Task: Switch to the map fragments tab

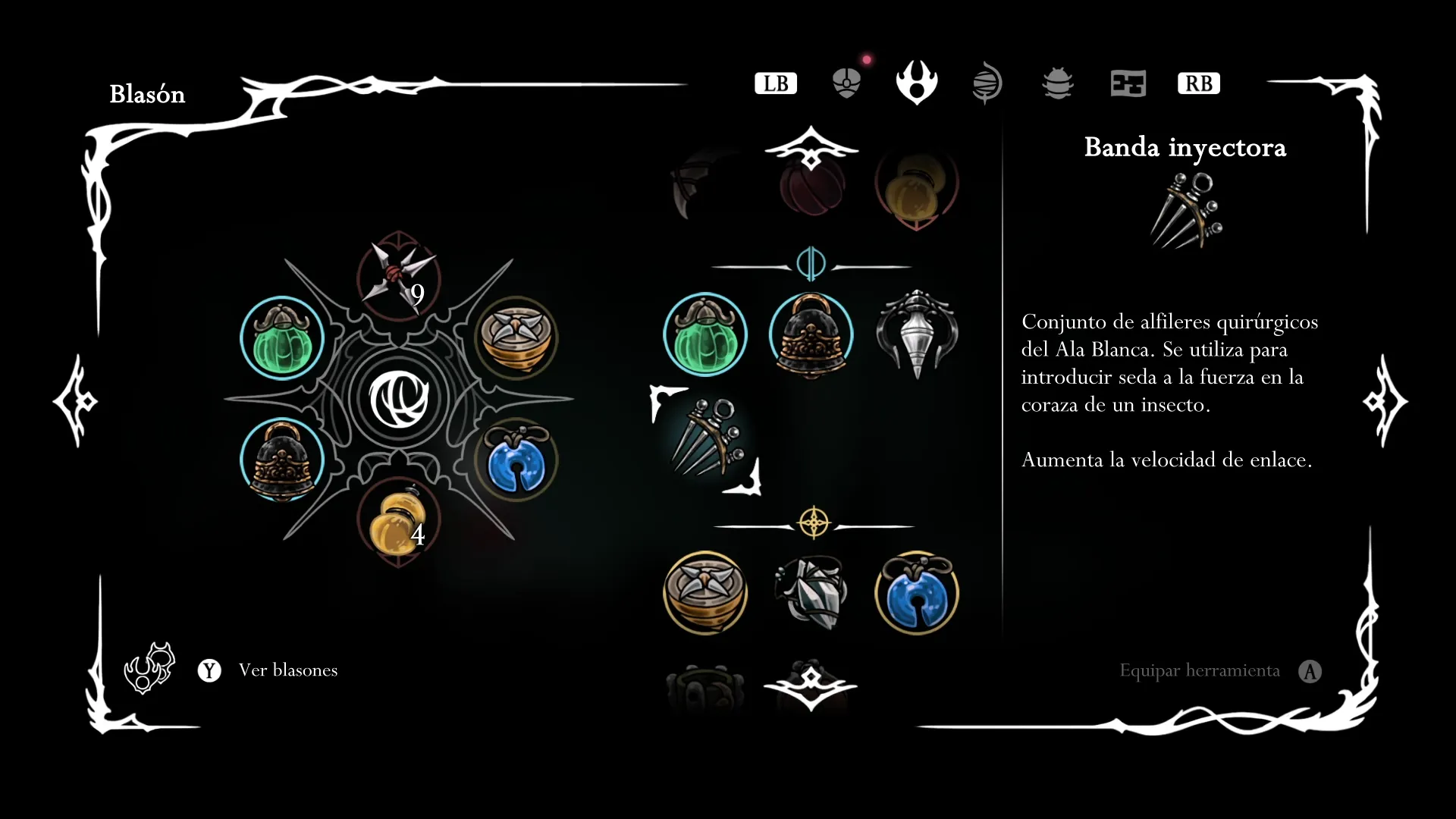Action: click(x=1128, y=83)
